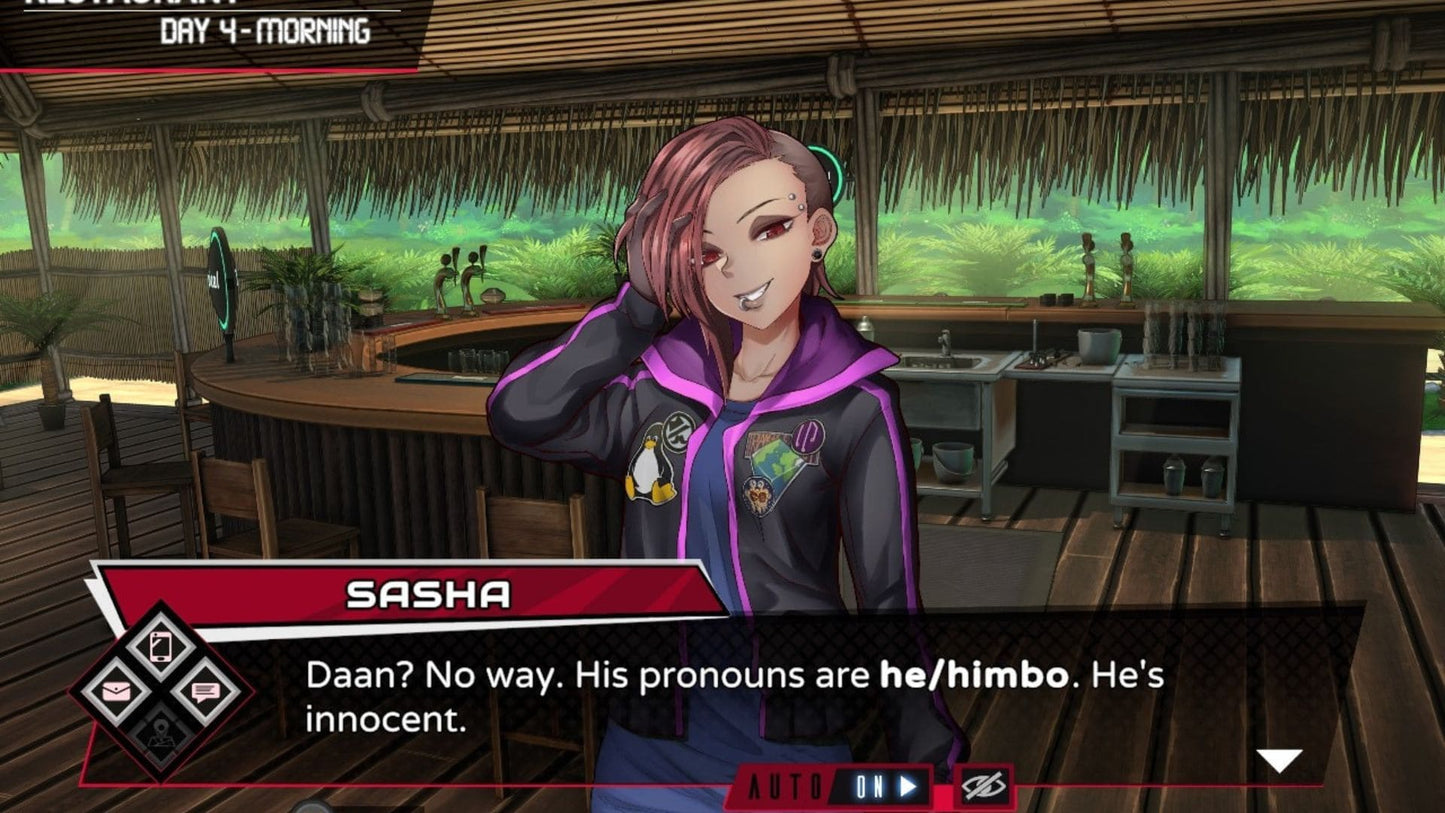Open the envelope messages icon
1445x813 pixels.
[115, 691]
